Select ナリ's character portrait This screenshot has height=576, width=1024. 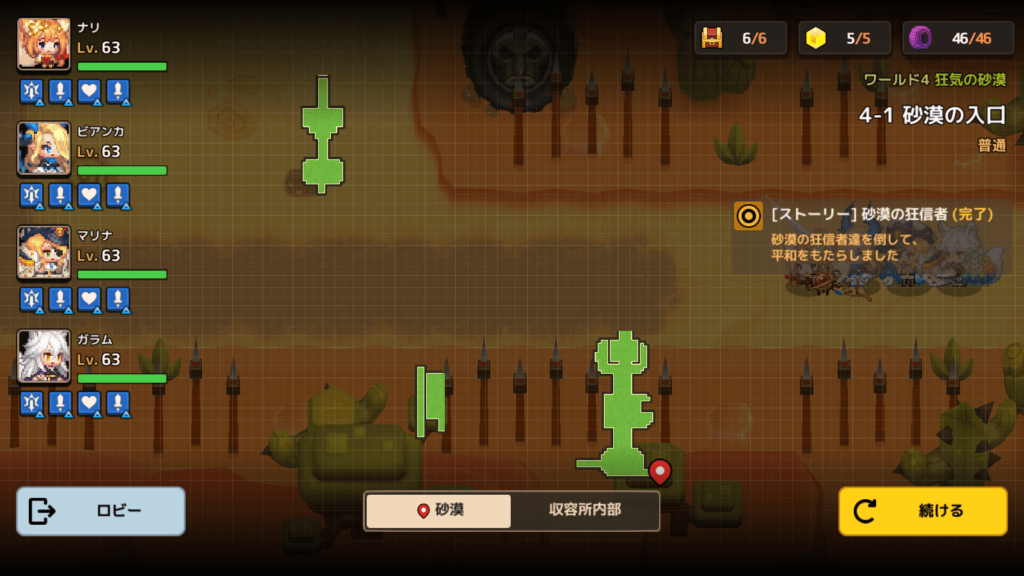tap(44, 44)
